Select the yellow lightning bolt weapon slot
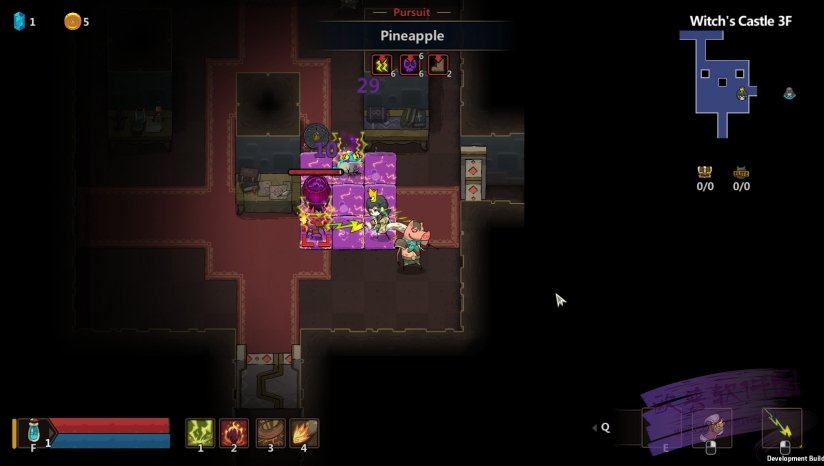 pyautogui.click(x=782, y=426)
